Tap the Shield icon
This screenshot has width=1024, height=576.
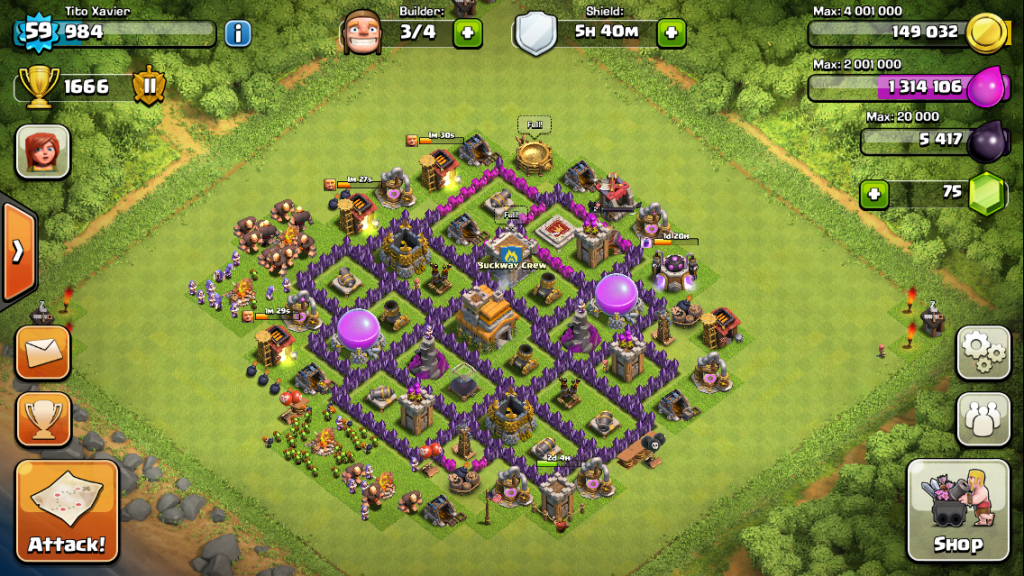[x=535, y=33]
